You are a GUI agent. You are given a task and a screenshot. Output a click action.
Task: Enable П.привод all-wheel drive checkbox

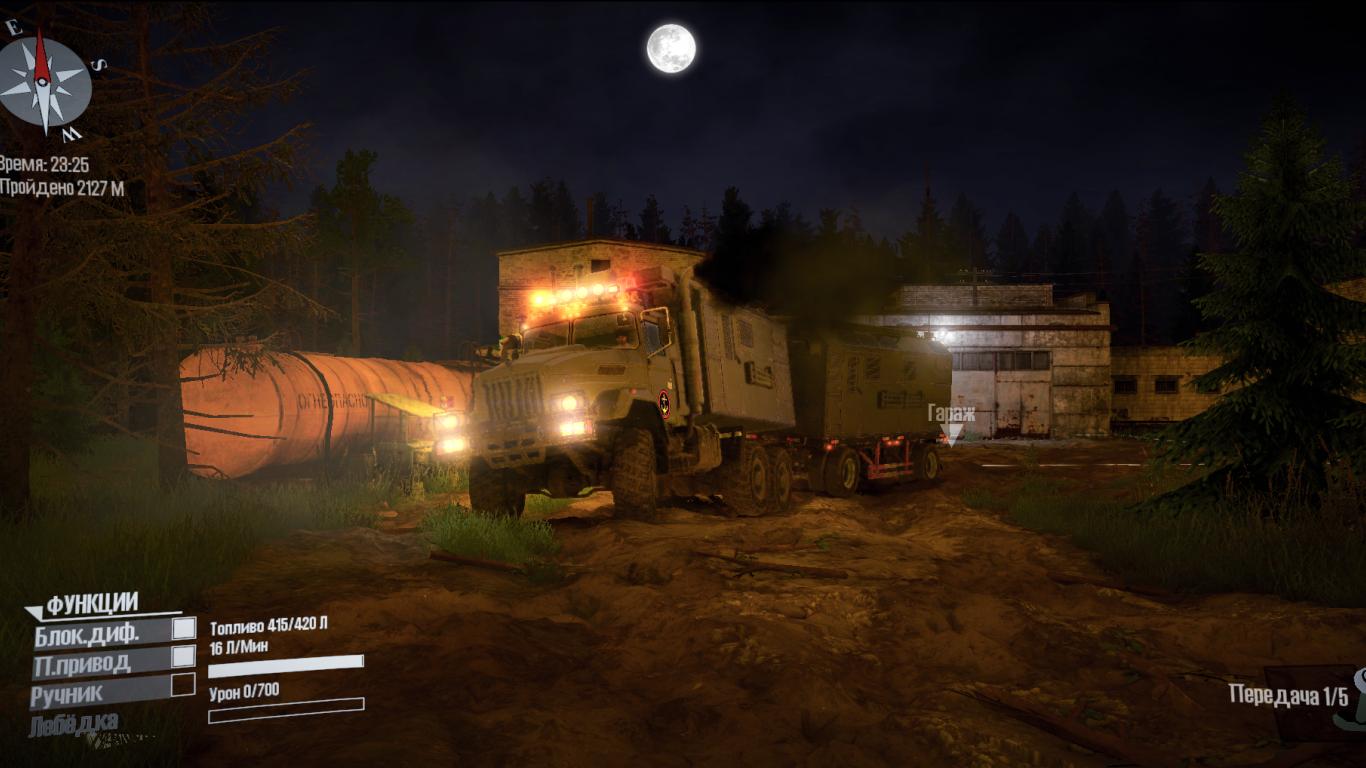[183, 657]
